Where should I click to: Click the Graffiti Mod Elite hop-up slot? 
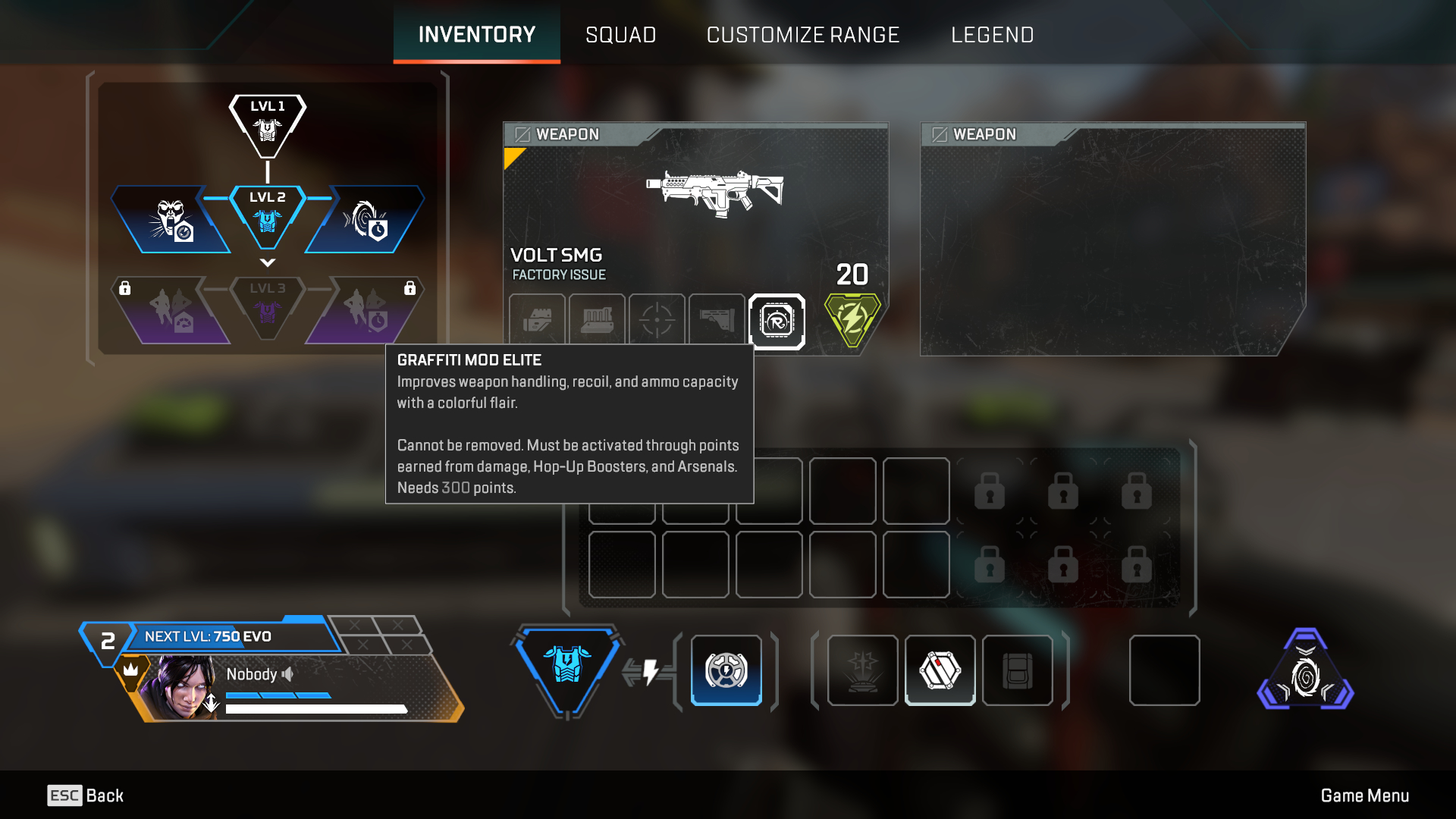coord(777,322)
